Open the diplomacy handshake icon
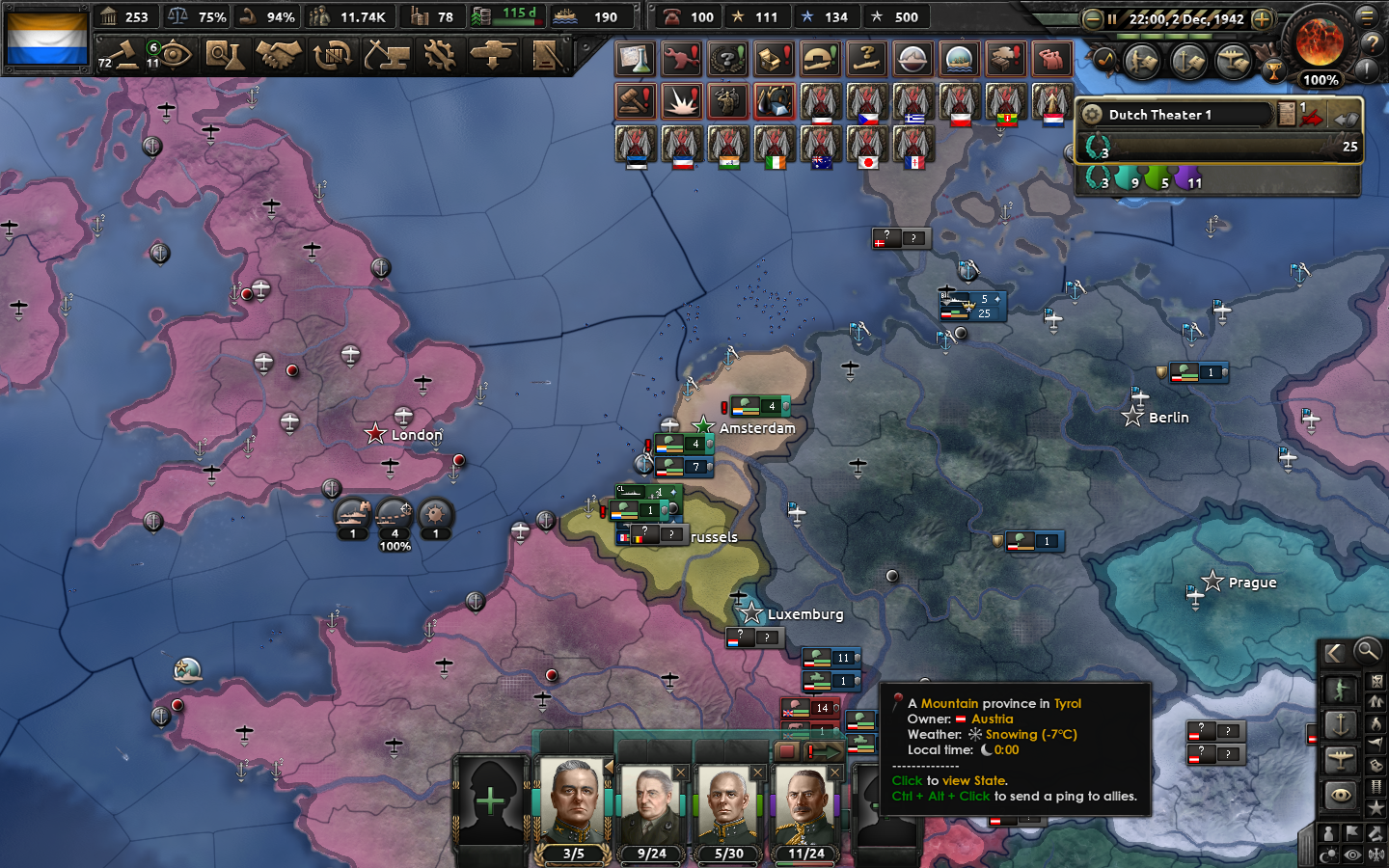This screenshot has height=868, width=1389. click(275, 56)
